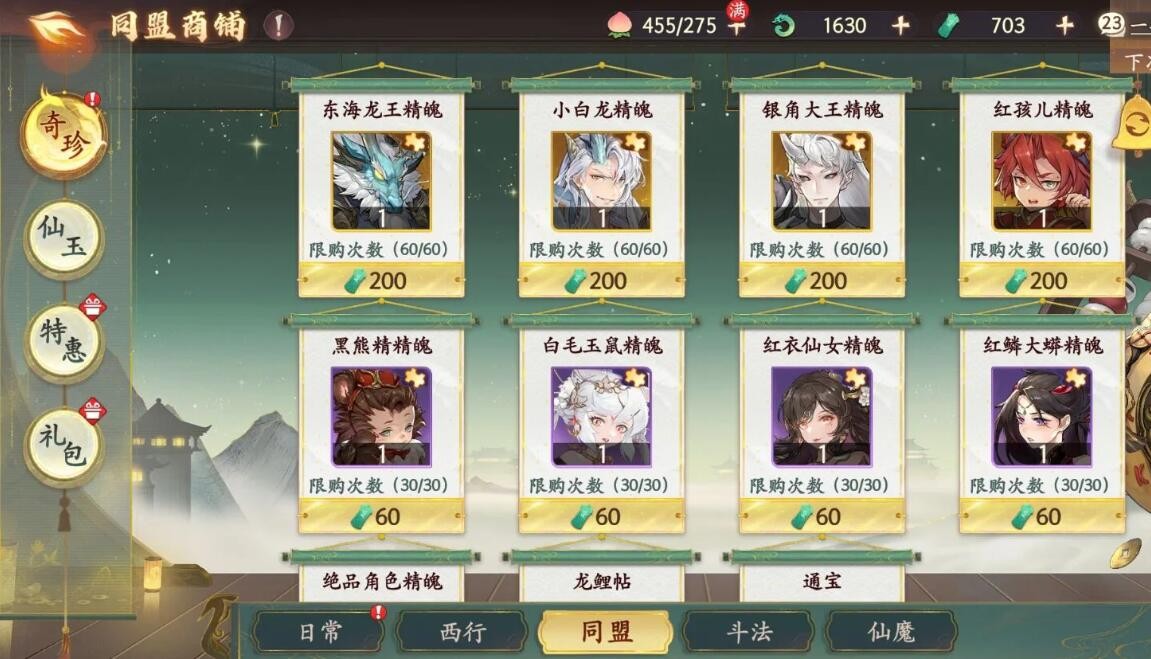The image size is (1151, 659).
Task: Buy 东海龙王精魄 for 200
Action: (x=381, y=281)
